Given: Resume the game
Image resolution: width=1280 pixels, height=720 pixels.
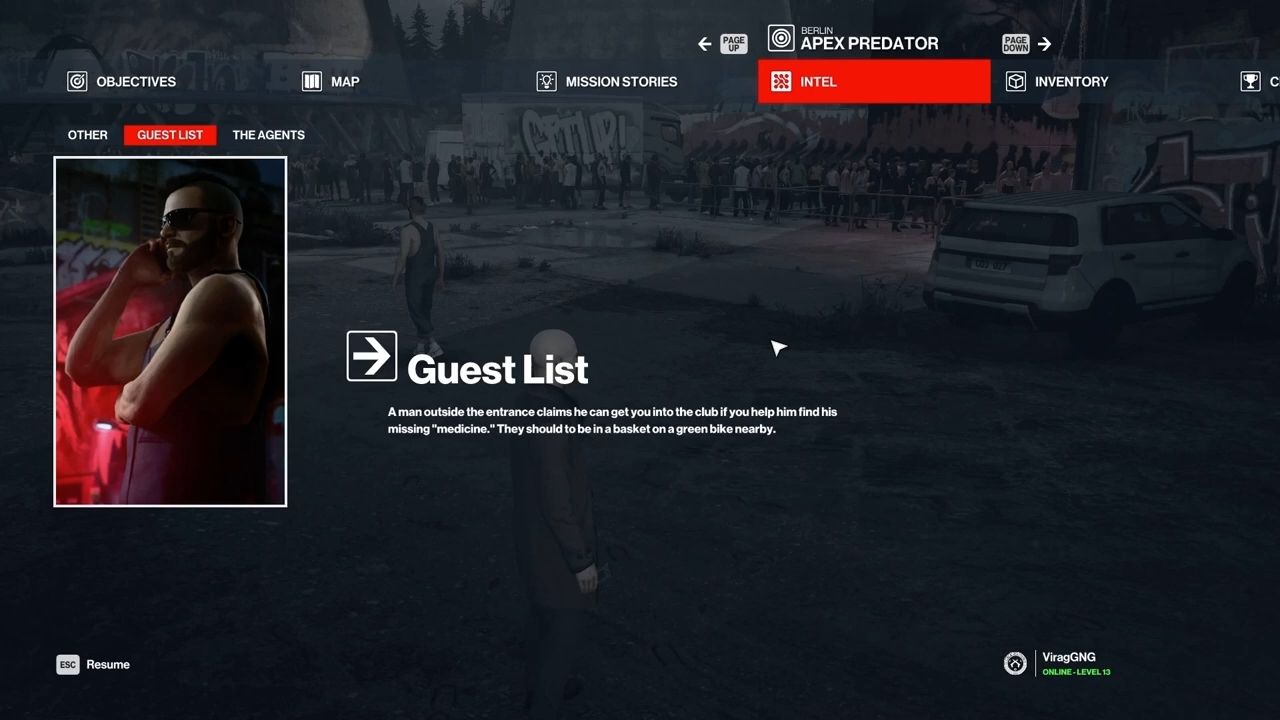Looking at the screenshot, I should click(x=94, y=665).
